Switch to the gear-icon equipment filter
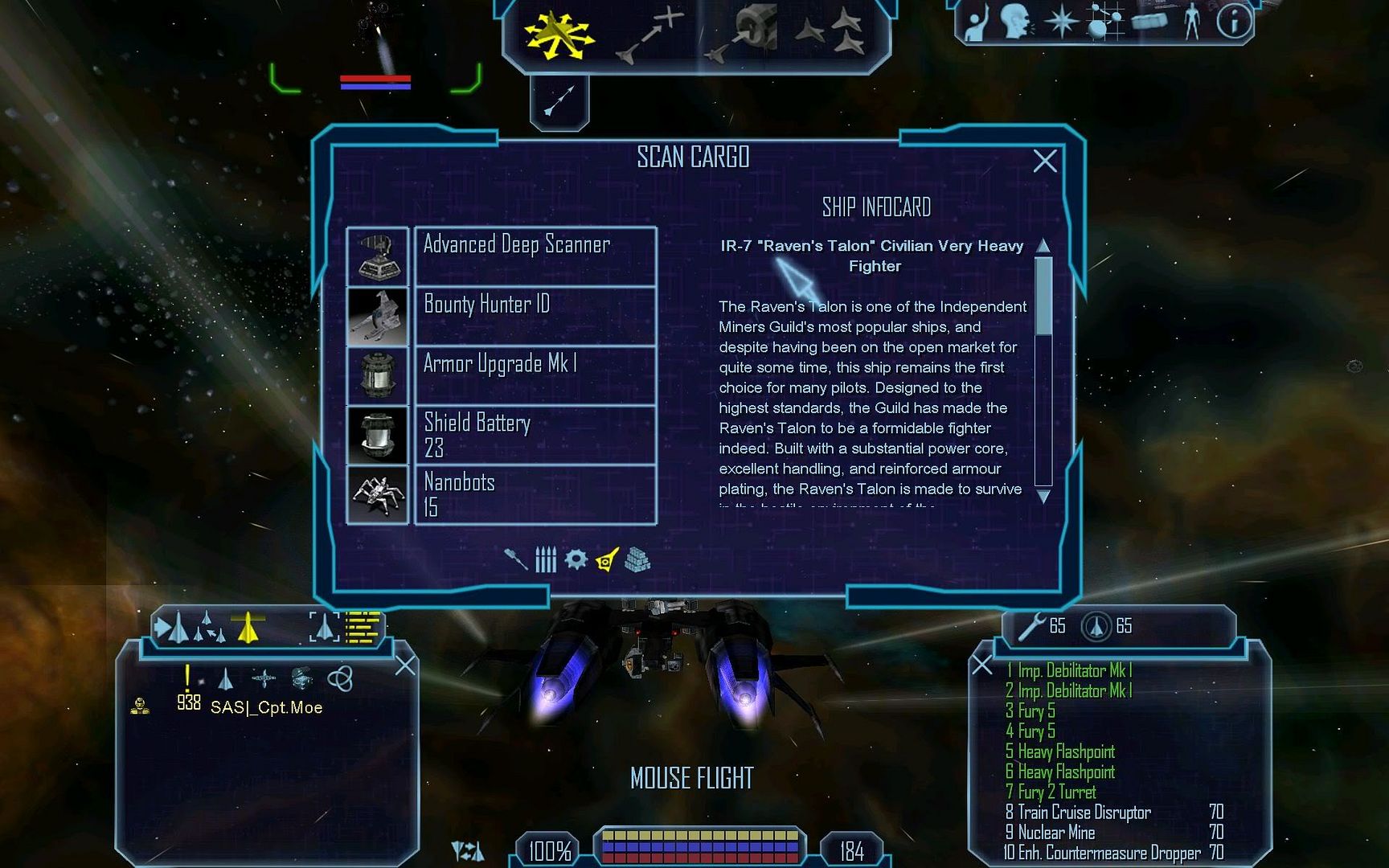Screen dimensions: 1389x868 576,559
